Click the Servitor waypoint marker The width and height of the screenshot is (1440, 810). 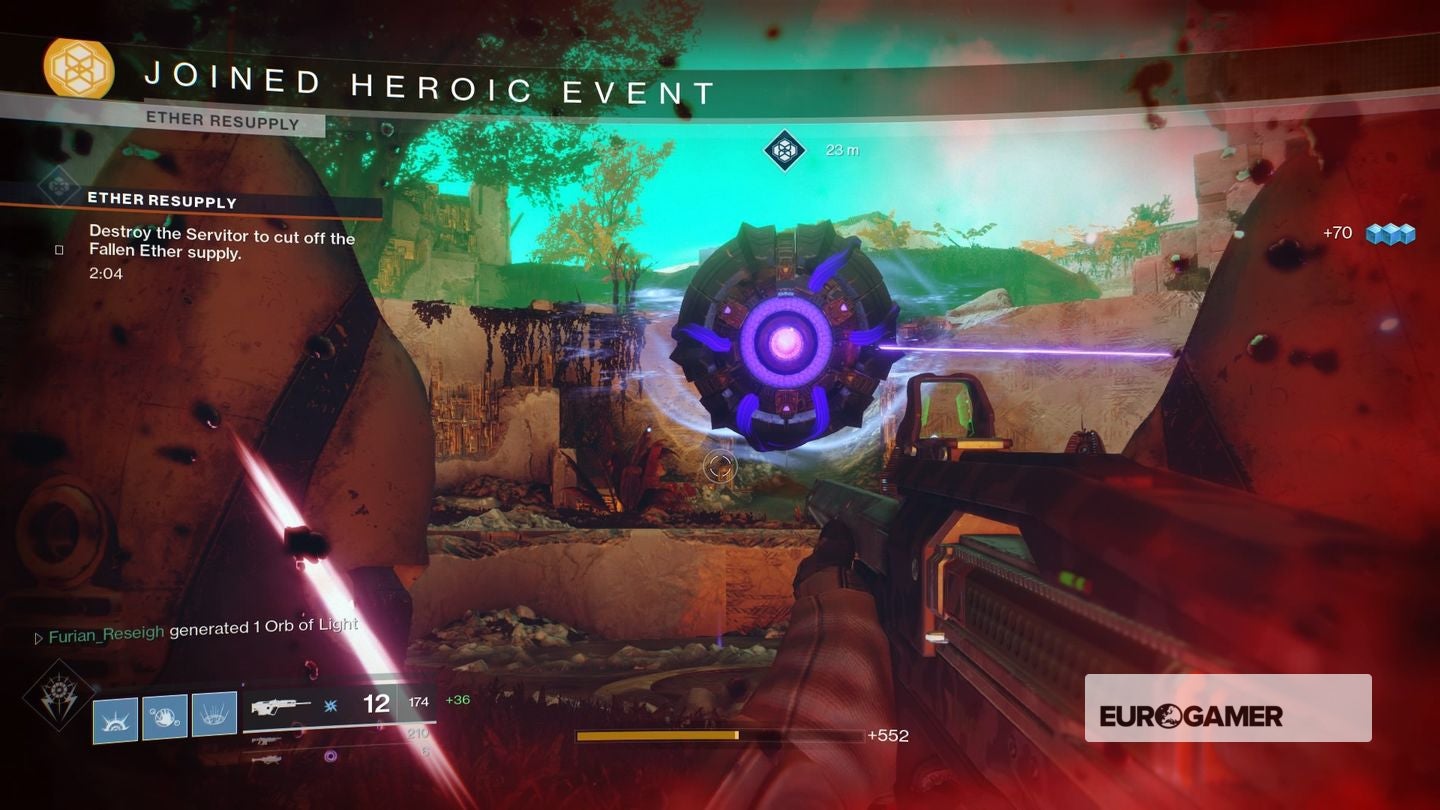pyautogui.click(x=786, y=150)
